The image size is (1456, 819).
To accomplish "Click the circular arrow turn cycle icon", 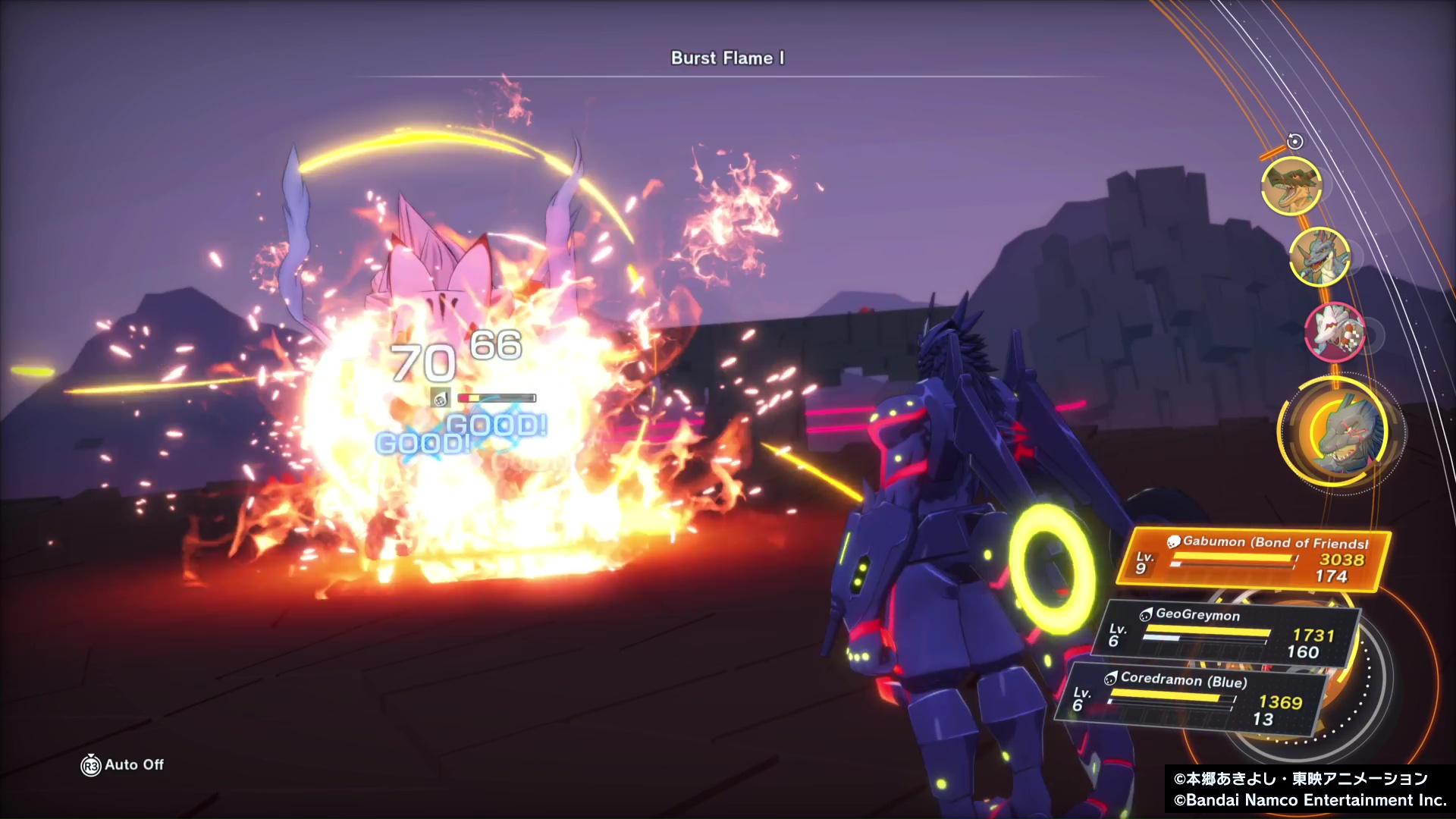I will 1295,141.
